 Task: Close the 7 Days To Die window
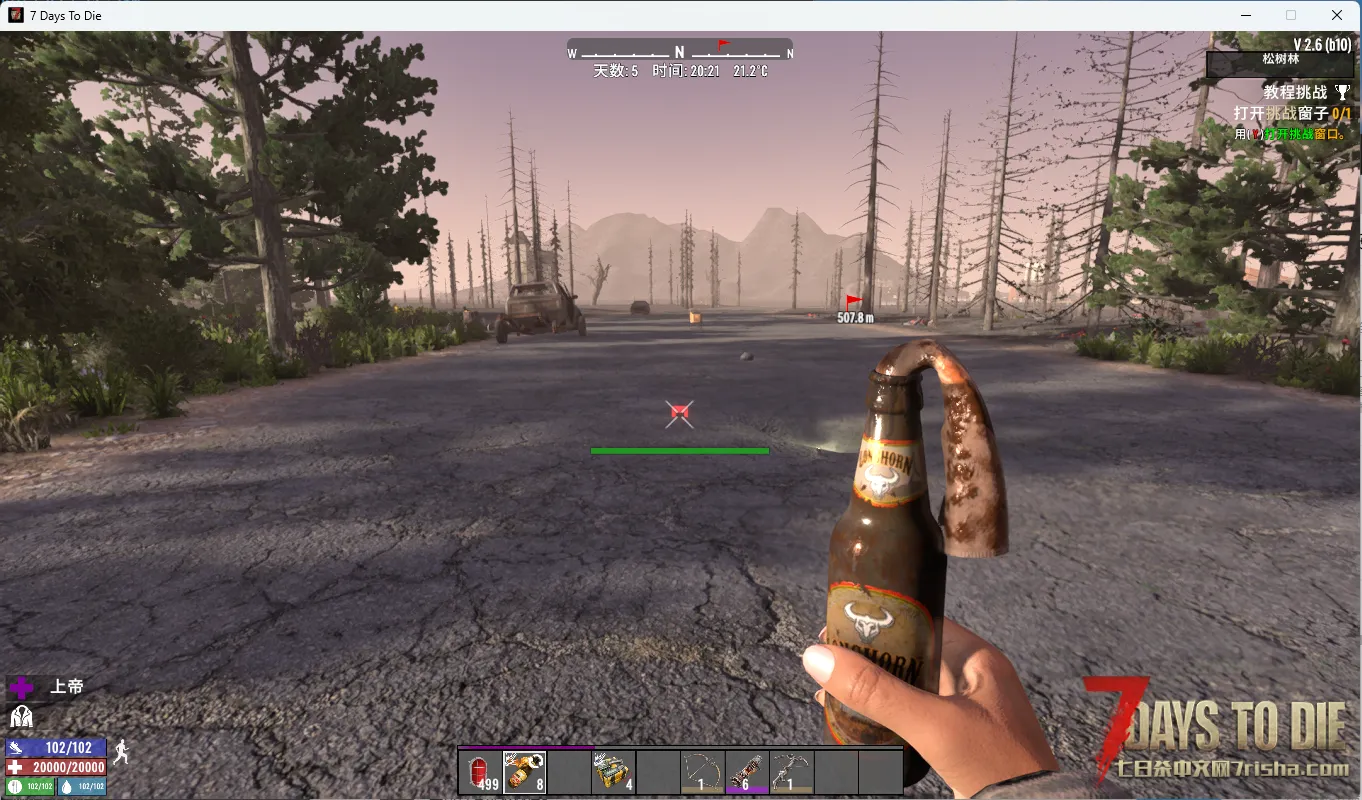(1337, 15)
